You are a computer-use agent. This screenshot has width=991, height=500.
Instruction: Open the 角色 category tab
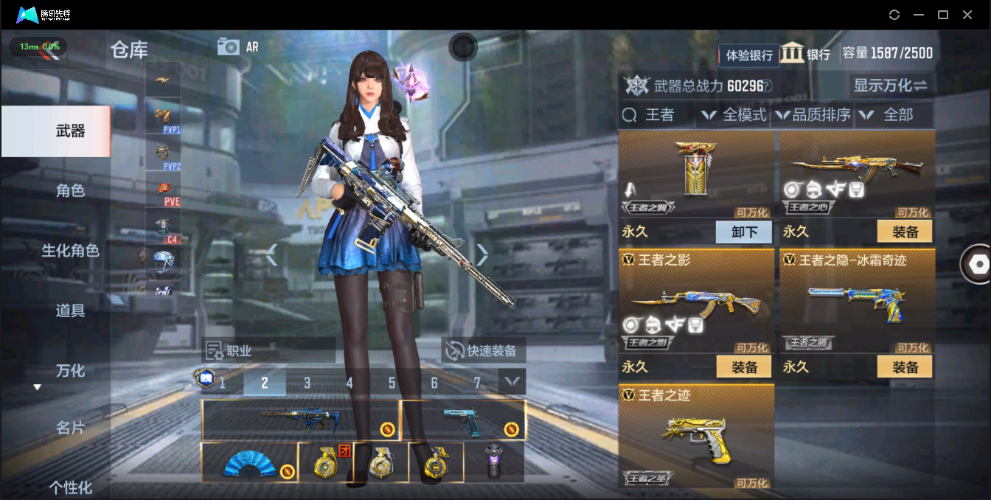70,190
